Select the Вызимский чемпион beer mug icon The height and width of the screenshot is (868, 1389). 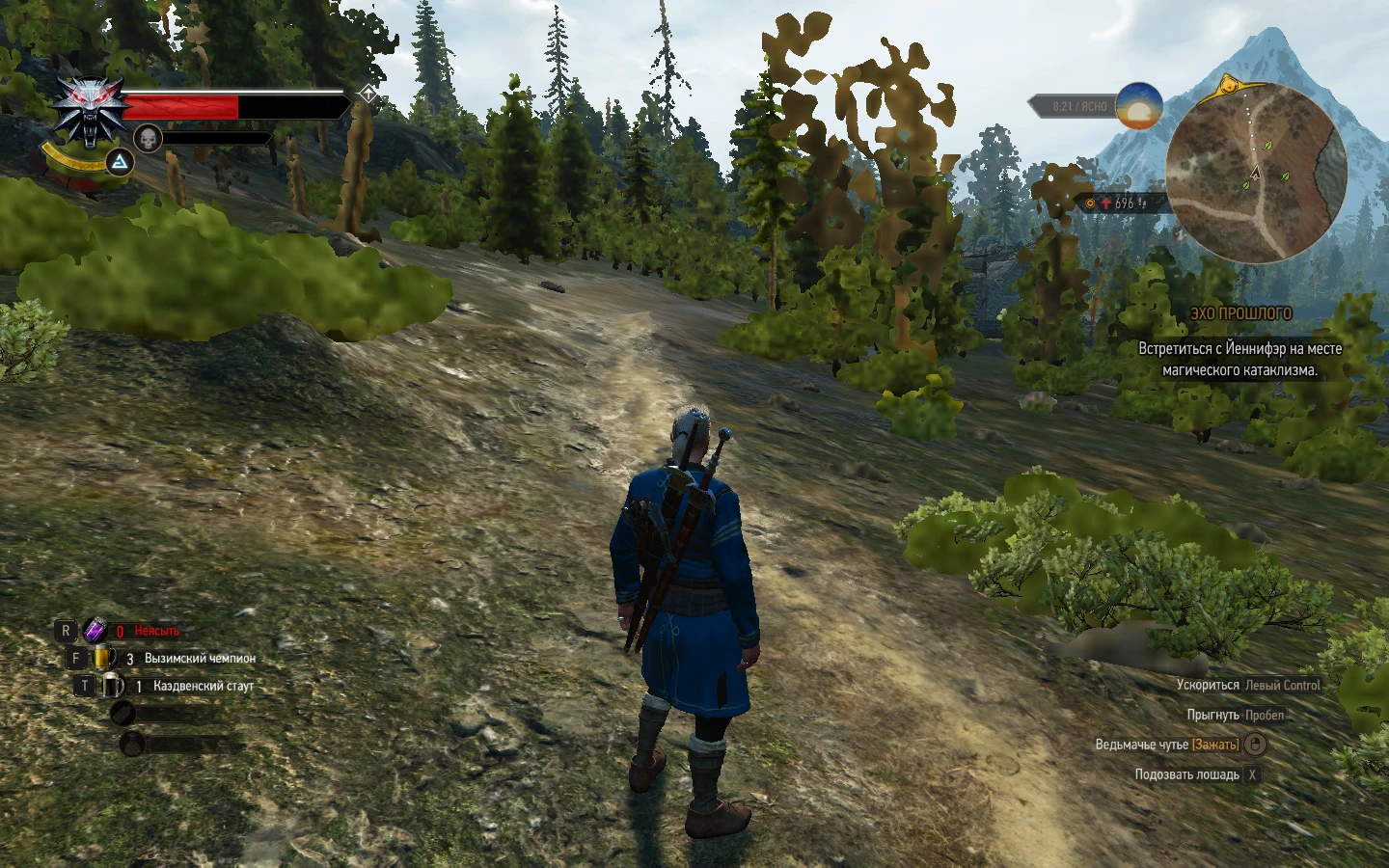[x=102, y=657]
